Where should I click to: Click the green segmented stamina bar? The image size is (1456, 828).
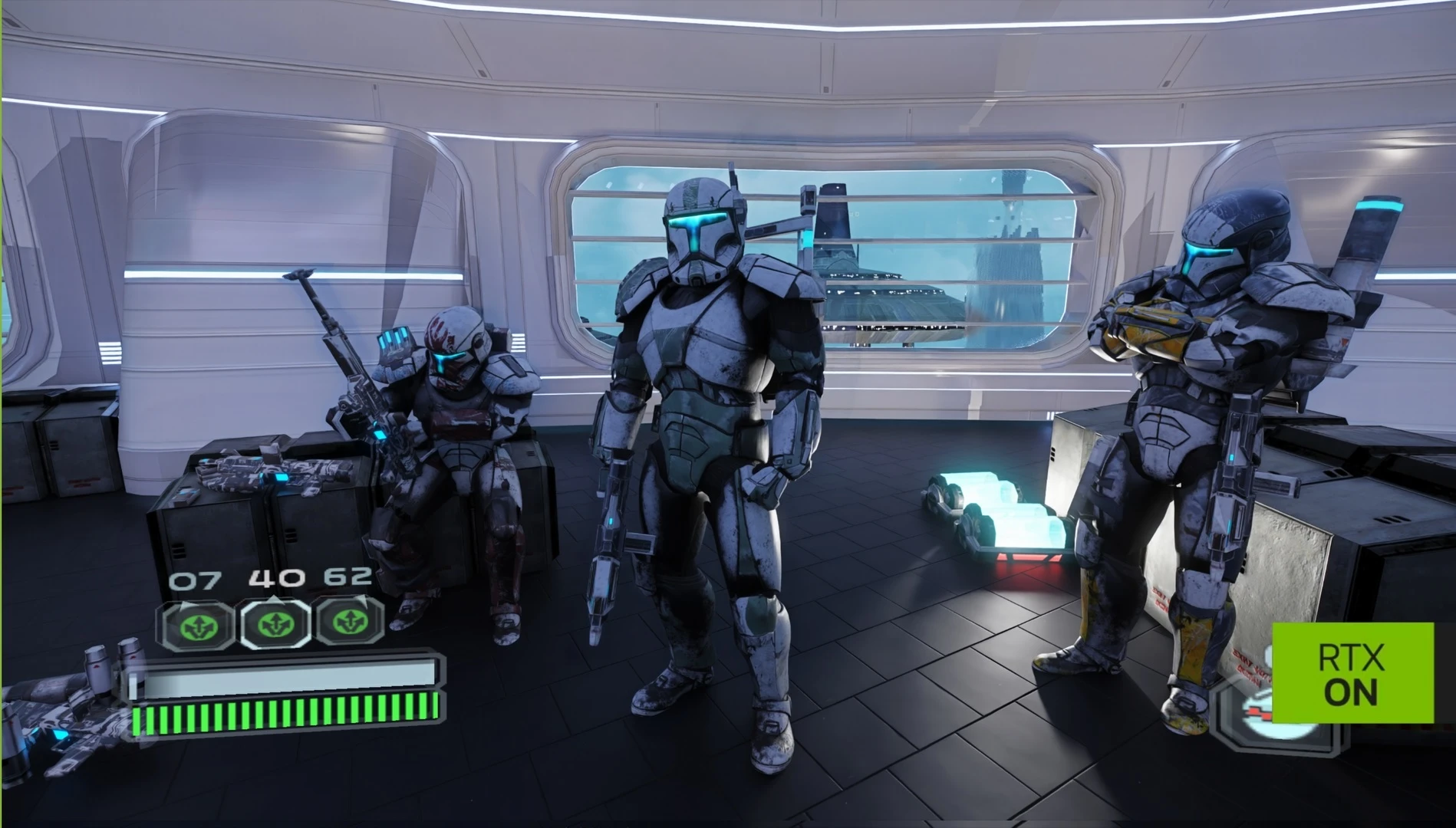coord(284,718)
